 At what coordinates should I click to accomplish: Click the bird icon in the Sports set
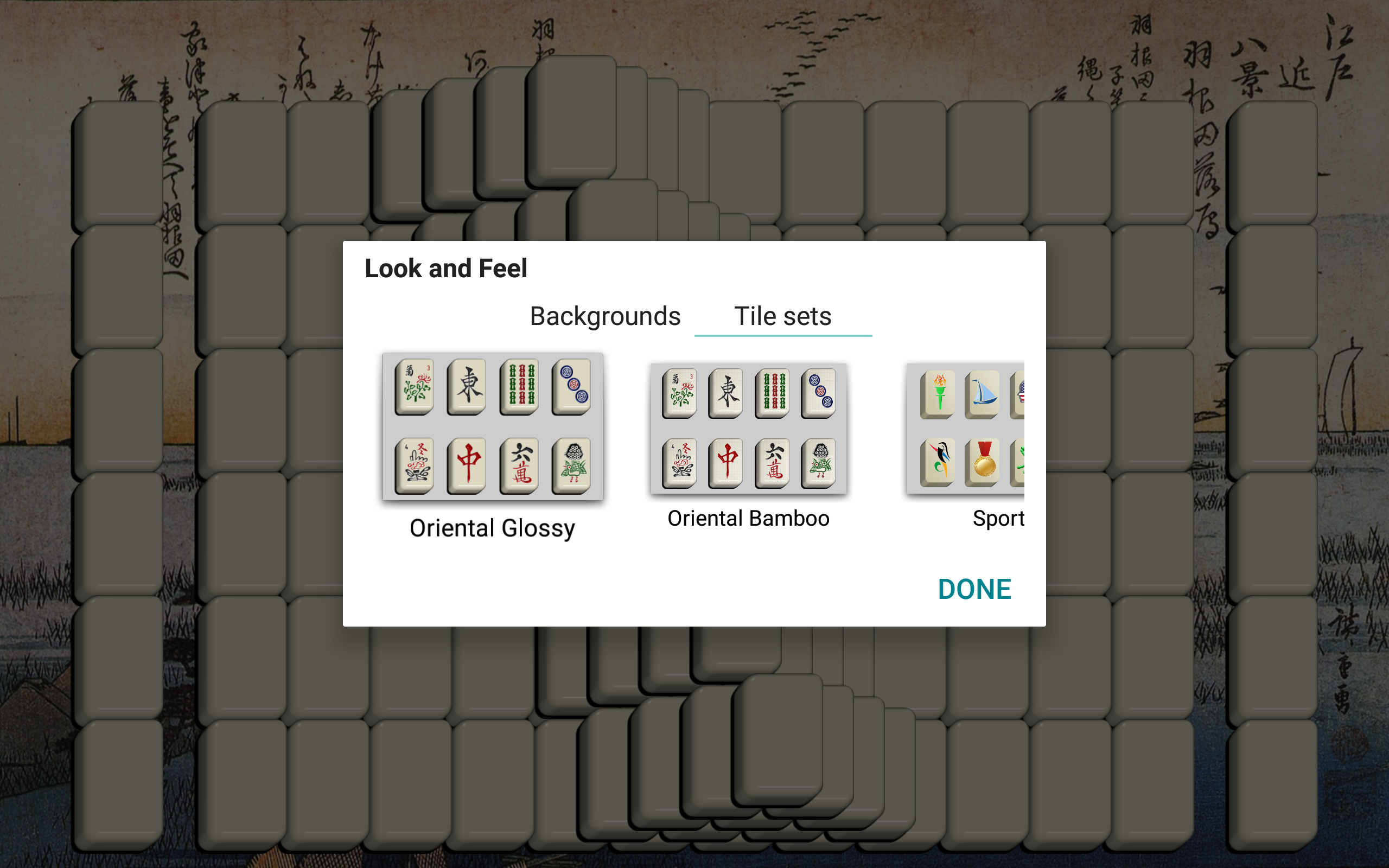tap(940, 462)
